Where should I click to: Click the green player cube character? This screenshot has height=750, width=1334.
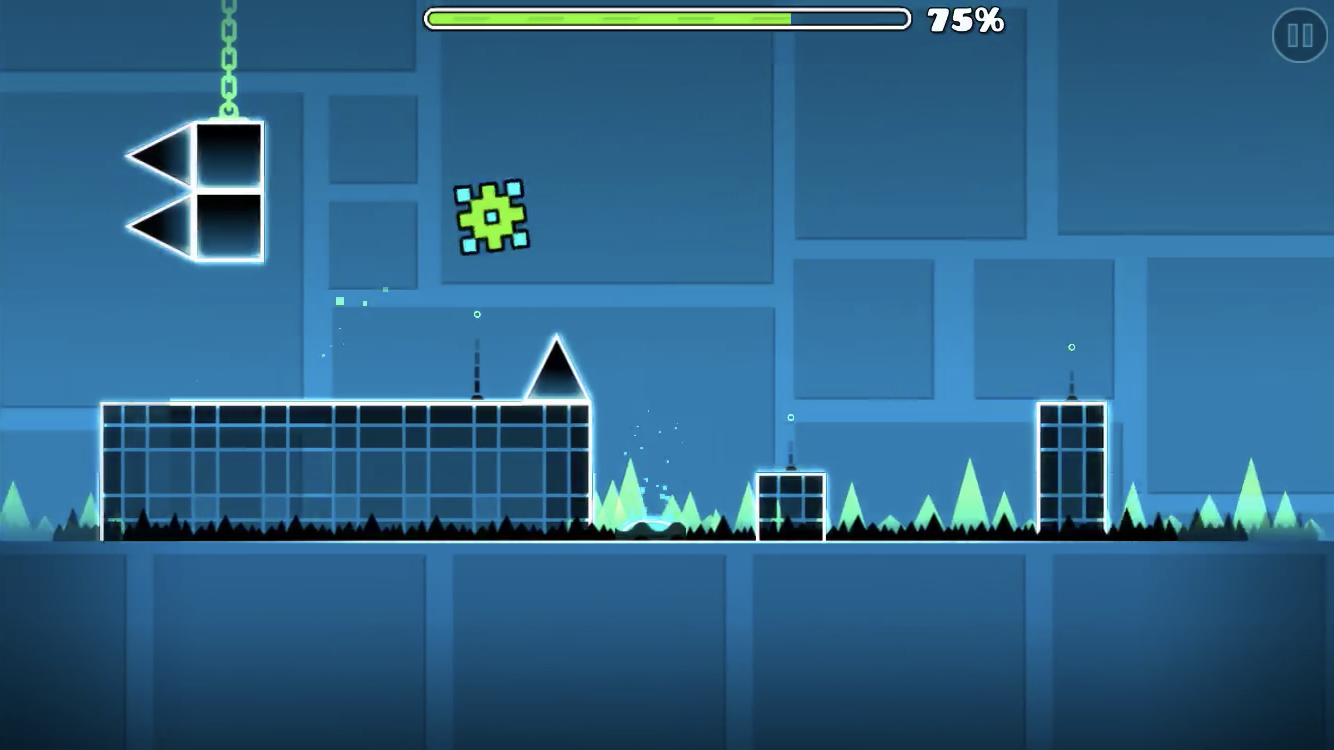pyautogui.click(x=492, y=215)
